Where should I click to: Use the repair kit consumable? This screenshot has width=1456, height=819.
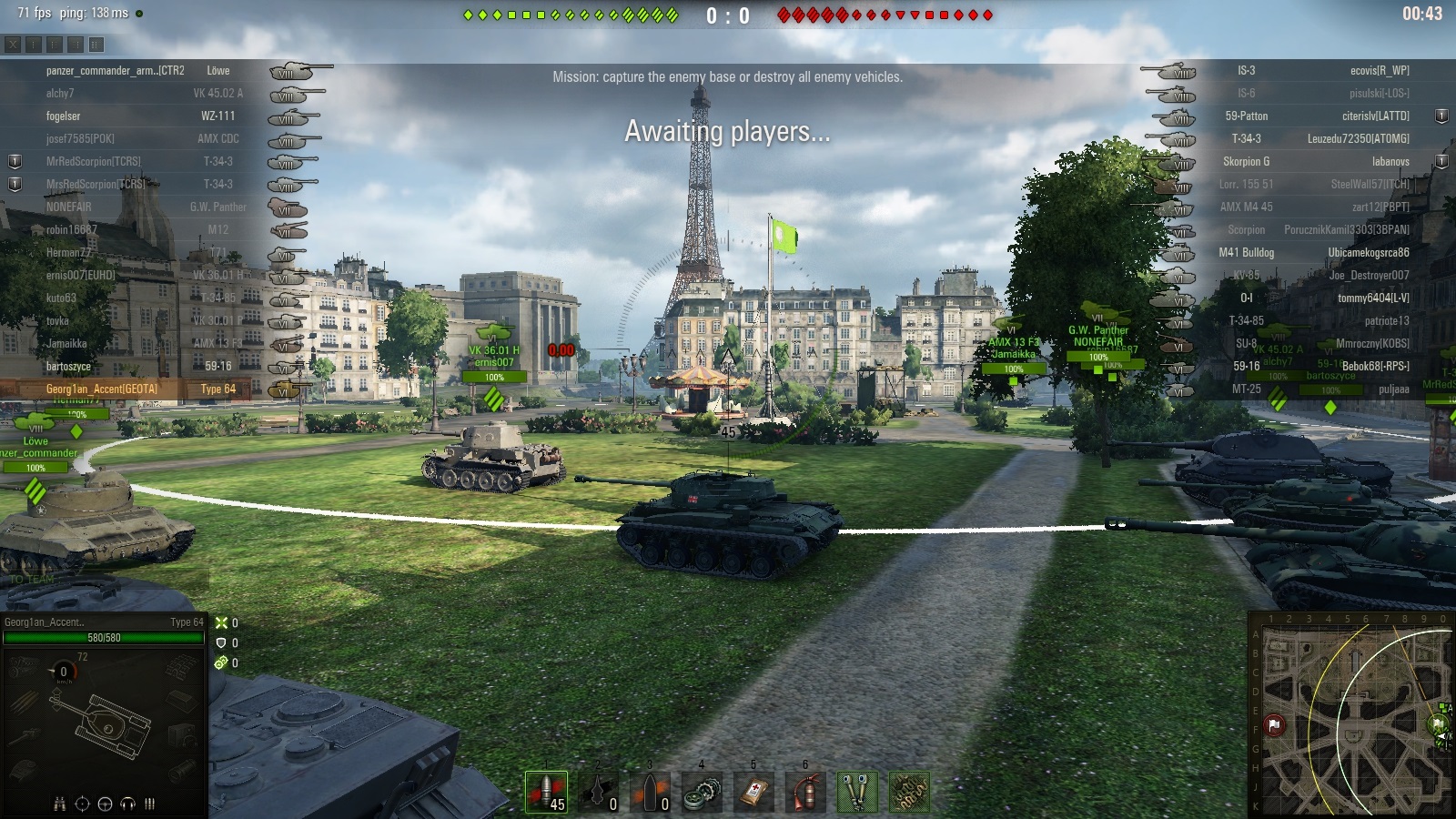[x=702, y=791]
